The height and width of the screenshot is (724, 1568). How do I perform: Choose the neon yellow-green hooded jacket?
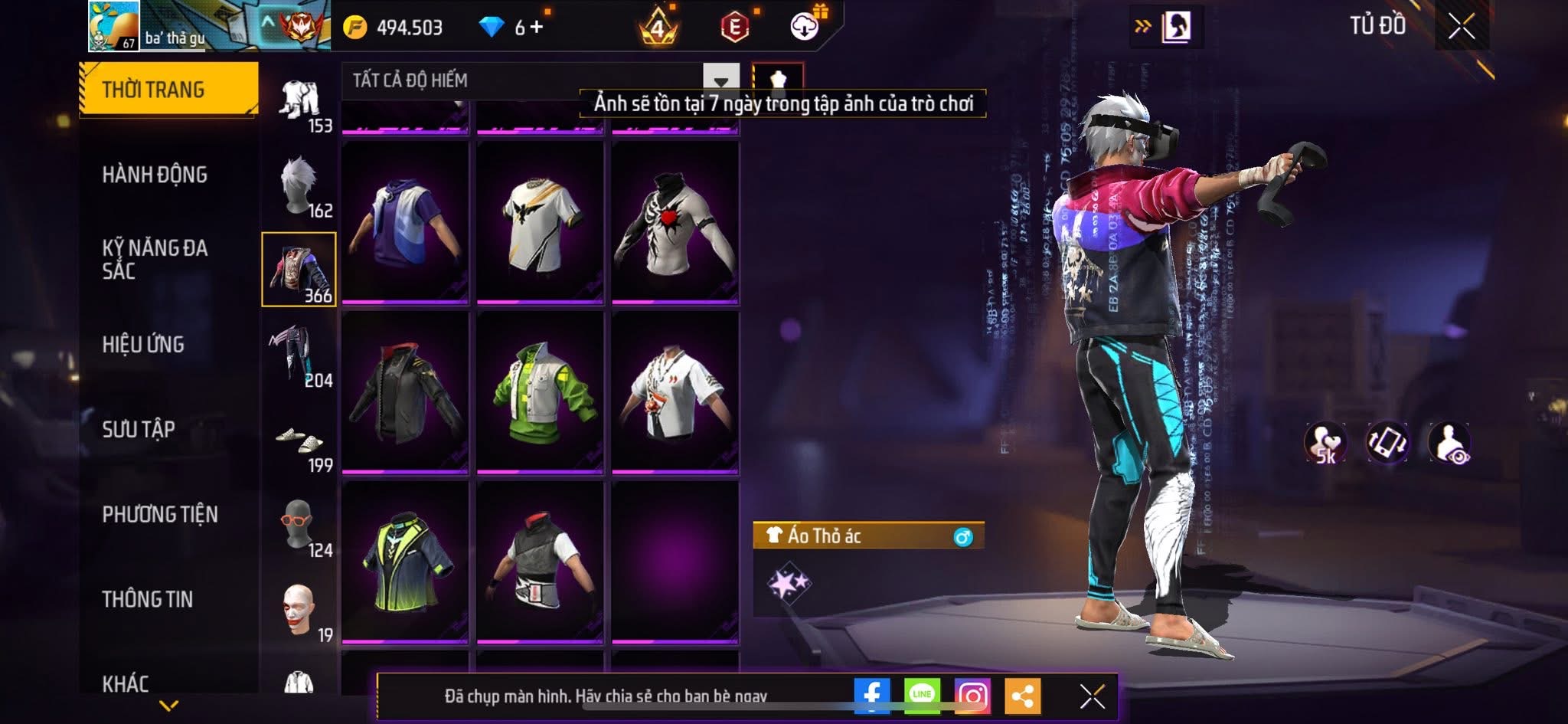(405, 562)
